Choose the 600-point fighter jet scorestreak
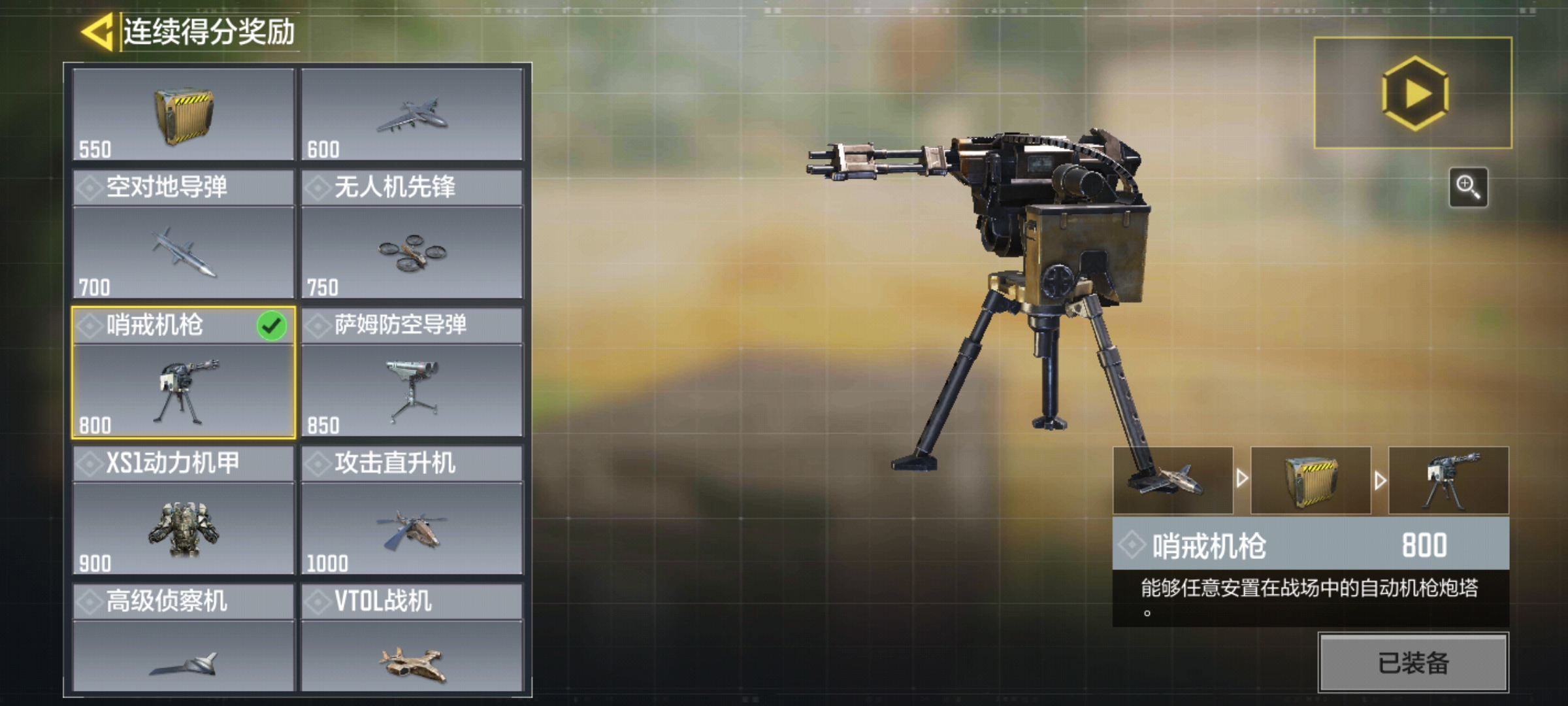 tap(412, 115)
